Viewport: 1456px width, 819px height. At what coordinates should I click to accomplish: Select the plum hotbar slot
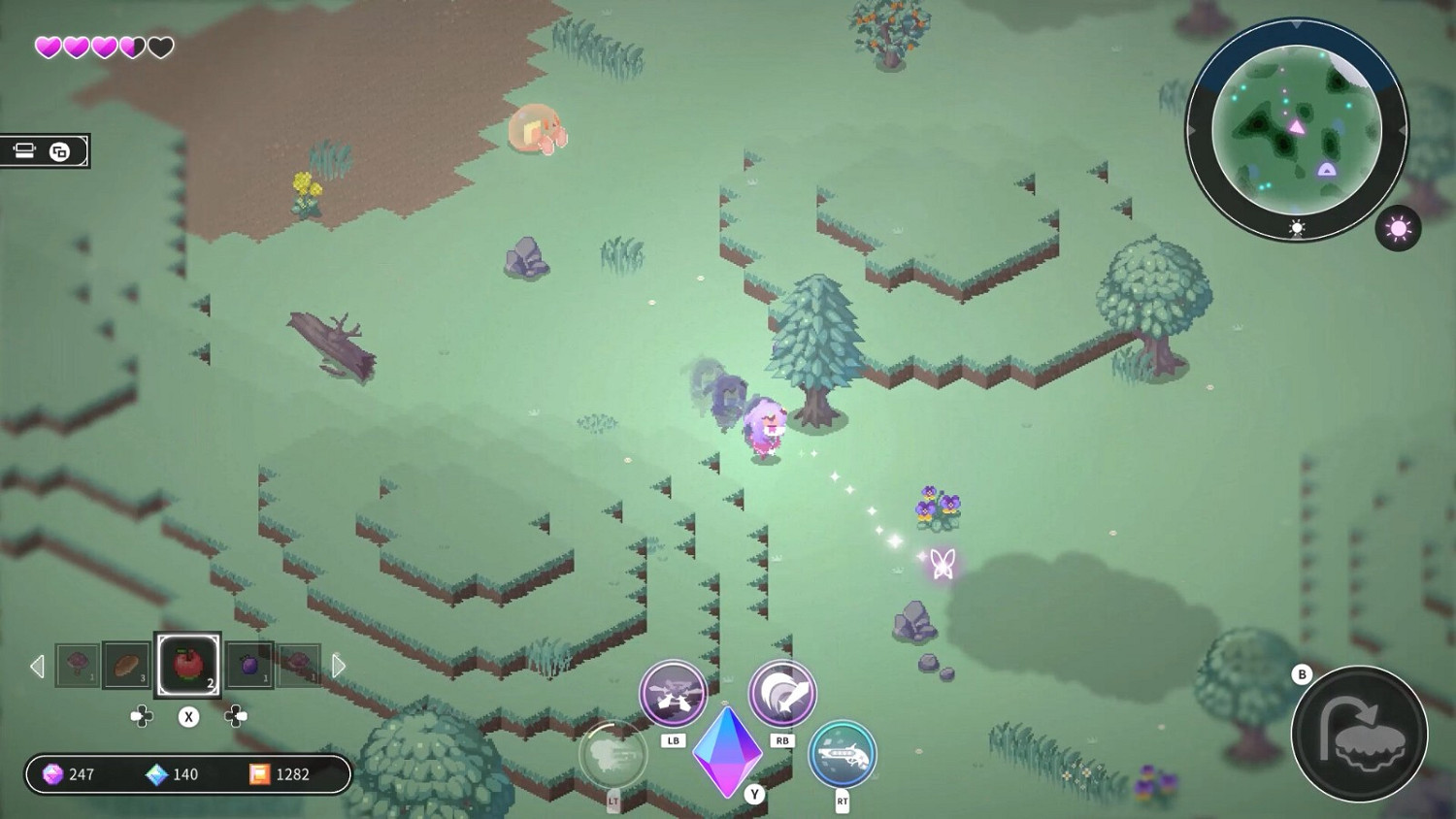(248, 666)
